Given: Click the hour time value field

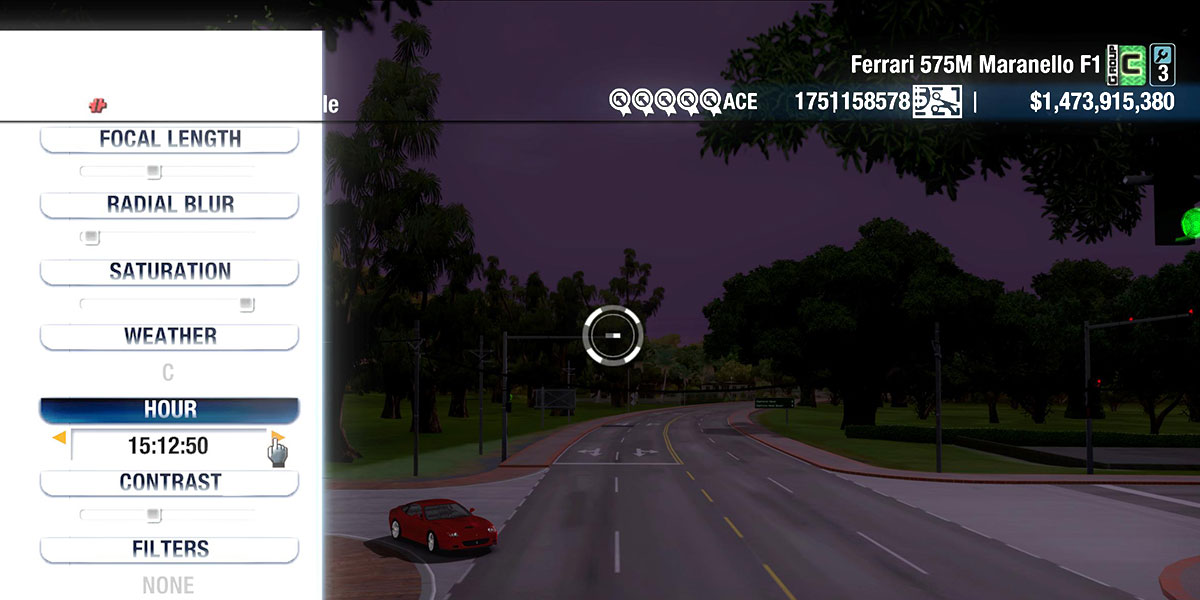Looking at the screenshot, I should click(x=168, y=446).
